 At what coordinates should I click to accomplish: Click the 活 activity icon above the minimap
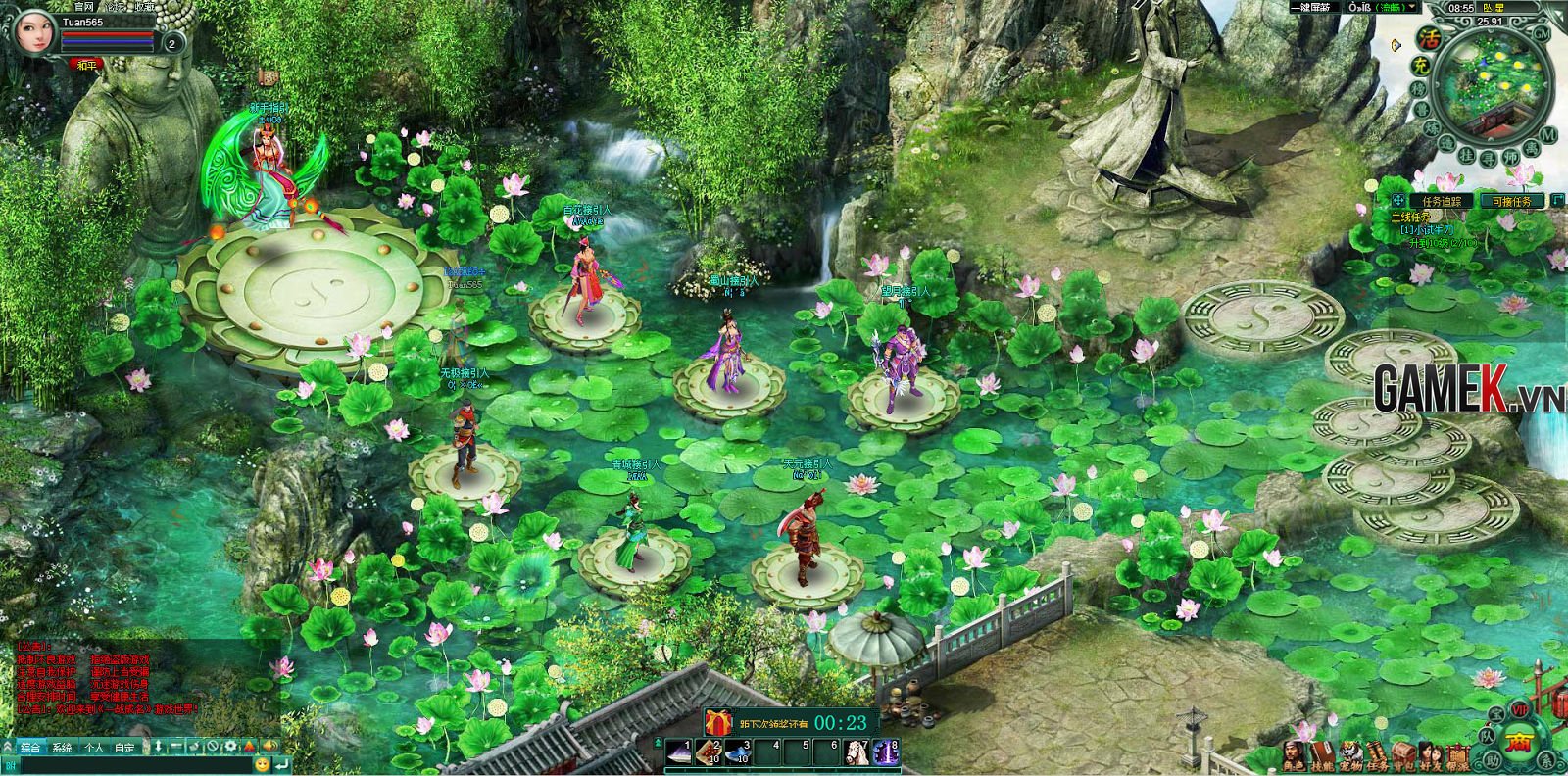click(x=1431, y=39)
